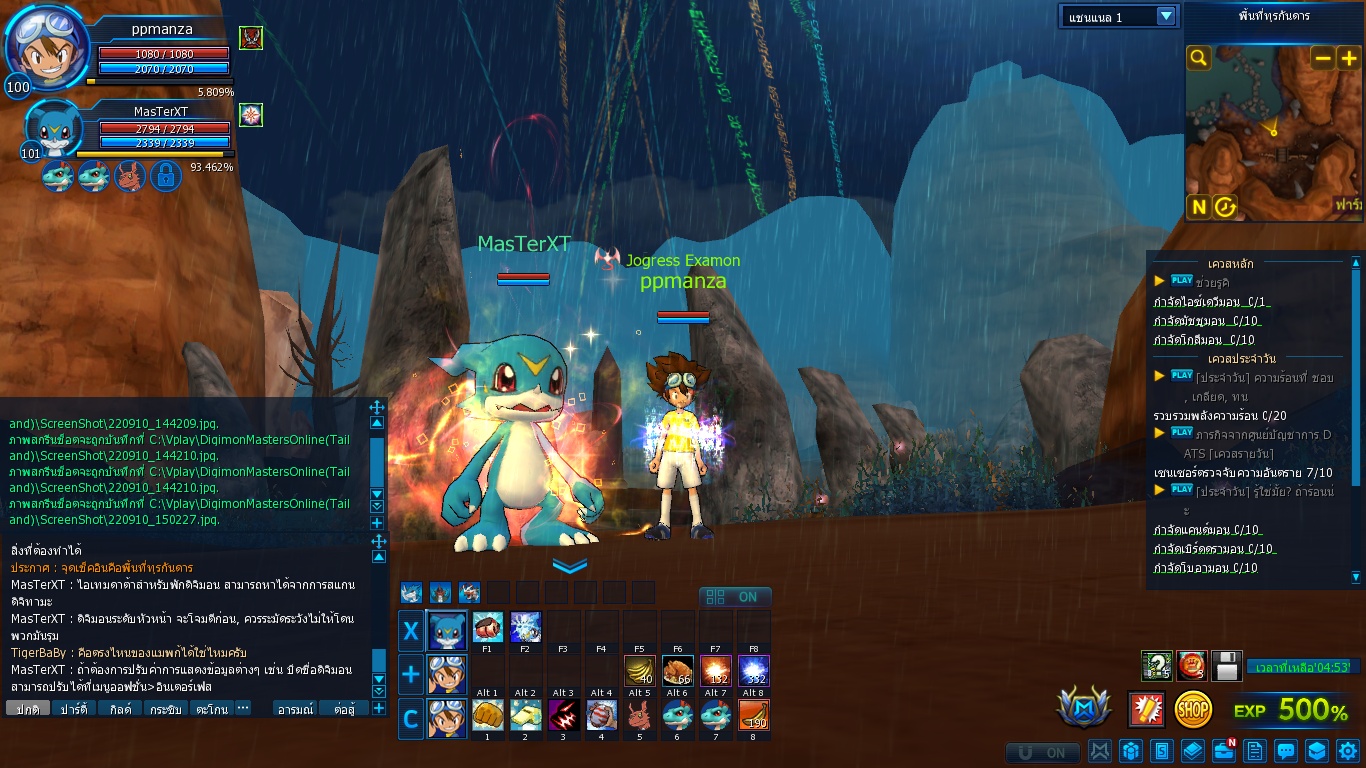Image resolution: width=1366 pixels, height=768 pixels.
Task: Open the briefcase icon with N badge
Action: tap(1224, 750)
